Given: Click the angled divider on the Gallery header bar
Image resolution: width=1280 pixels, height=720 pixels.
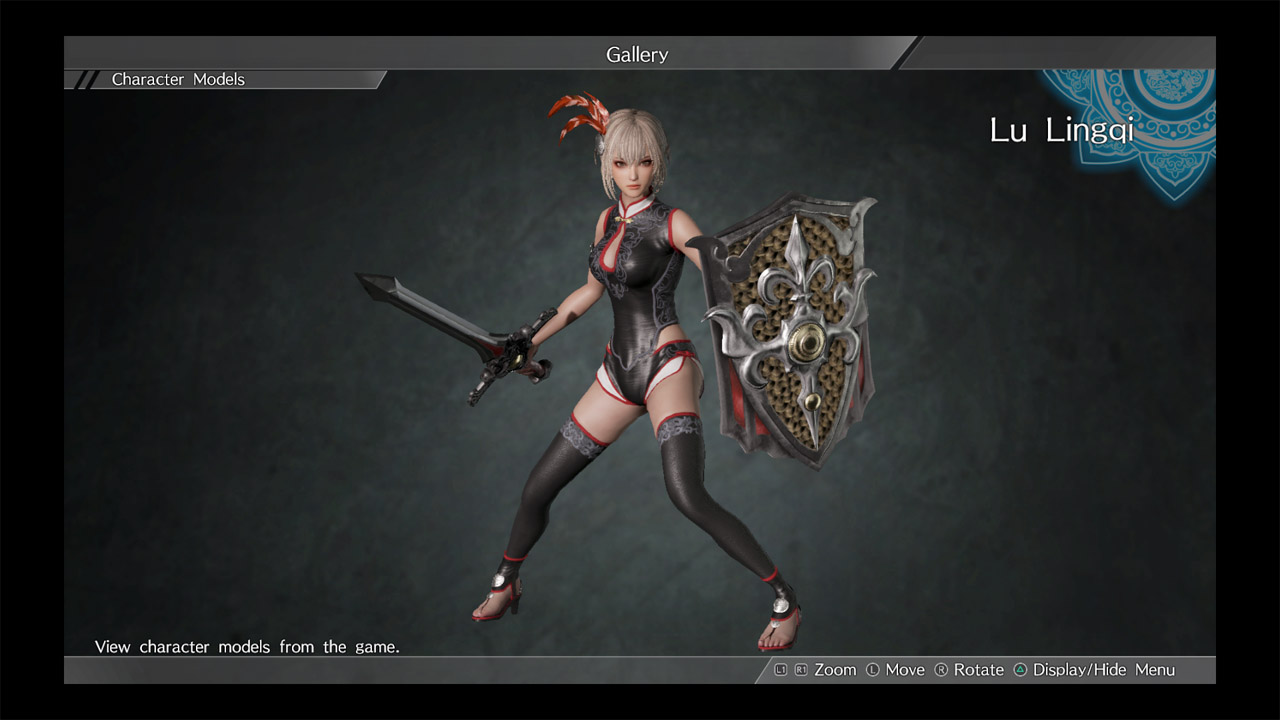Looking at the screenshot, I should coord(905,54).
